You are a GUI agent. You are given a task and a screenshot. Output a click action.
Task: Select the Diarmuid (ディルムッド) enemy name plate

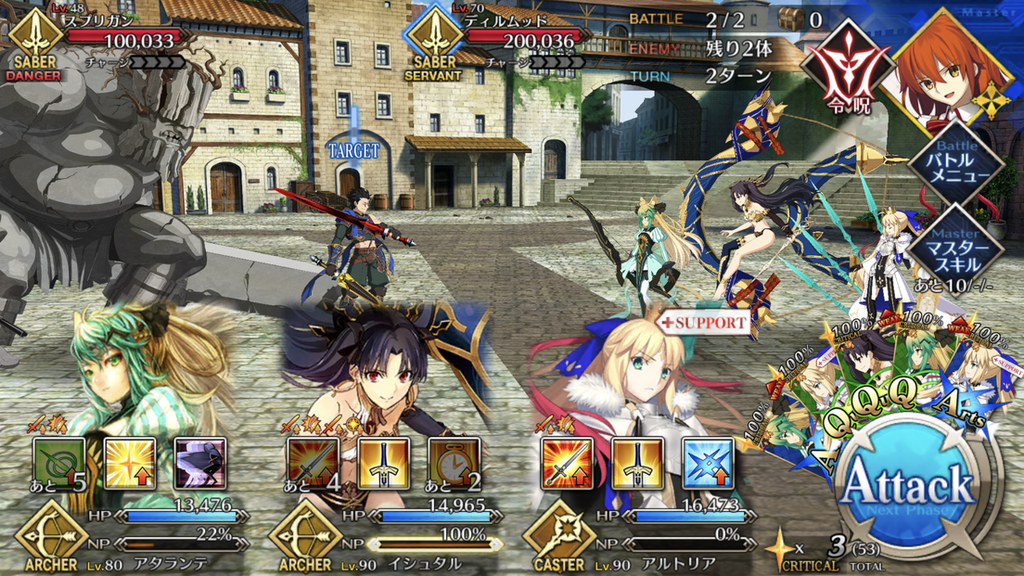pyautogui.click(x=500, y=40)
